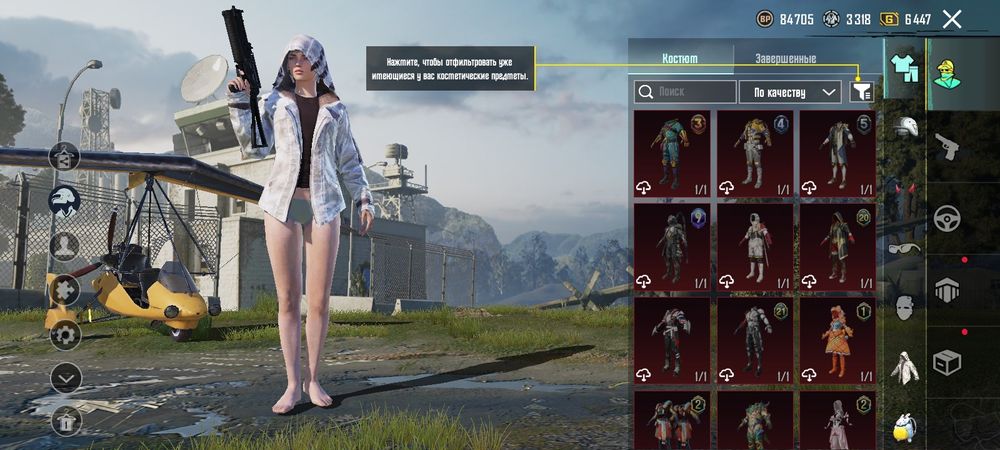Open the helmet category
Screen dimensions: 1000x450
click(x=905, y=127)
